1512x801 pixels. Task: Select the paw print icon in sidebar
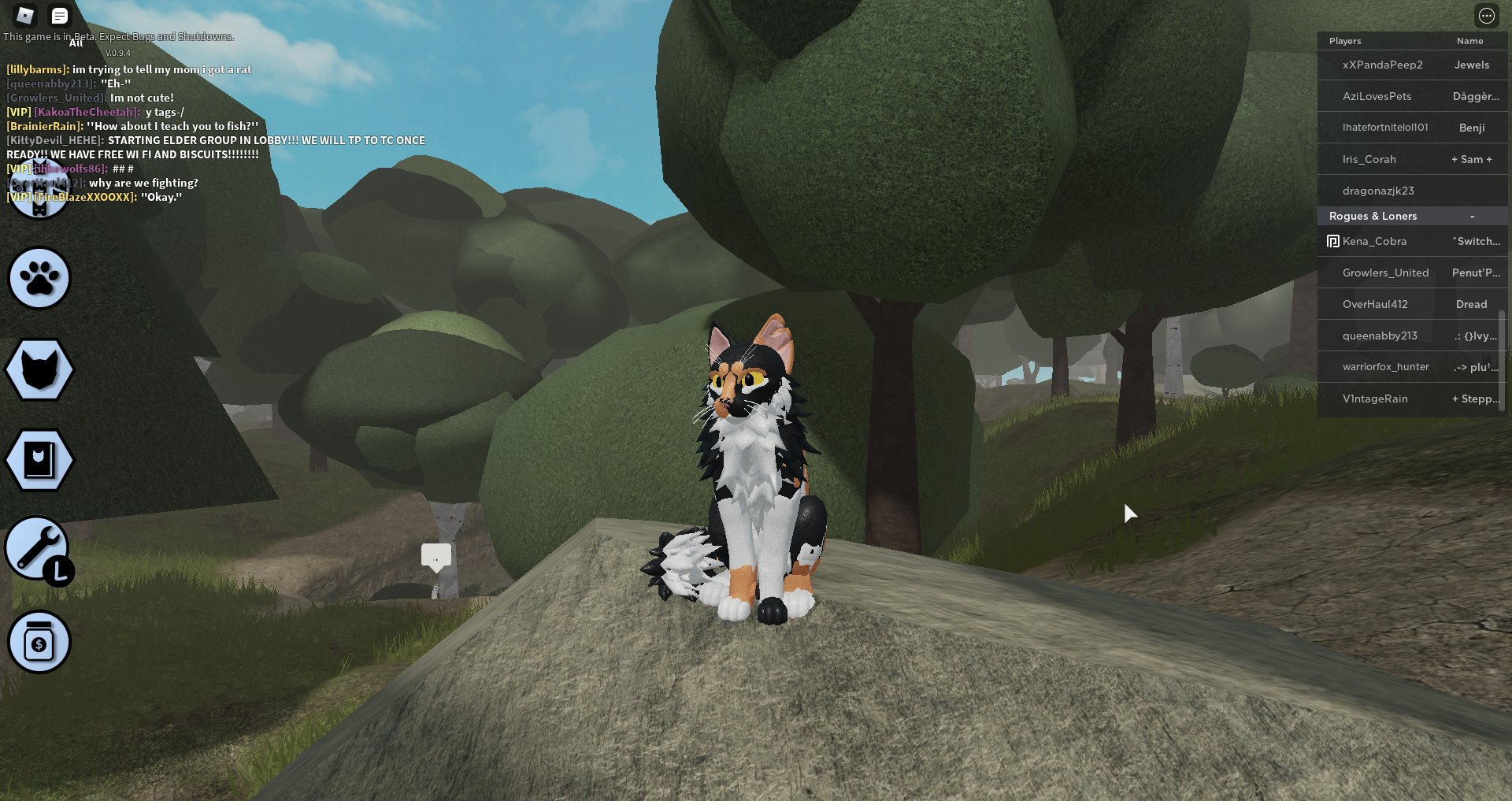pos(39,278)
